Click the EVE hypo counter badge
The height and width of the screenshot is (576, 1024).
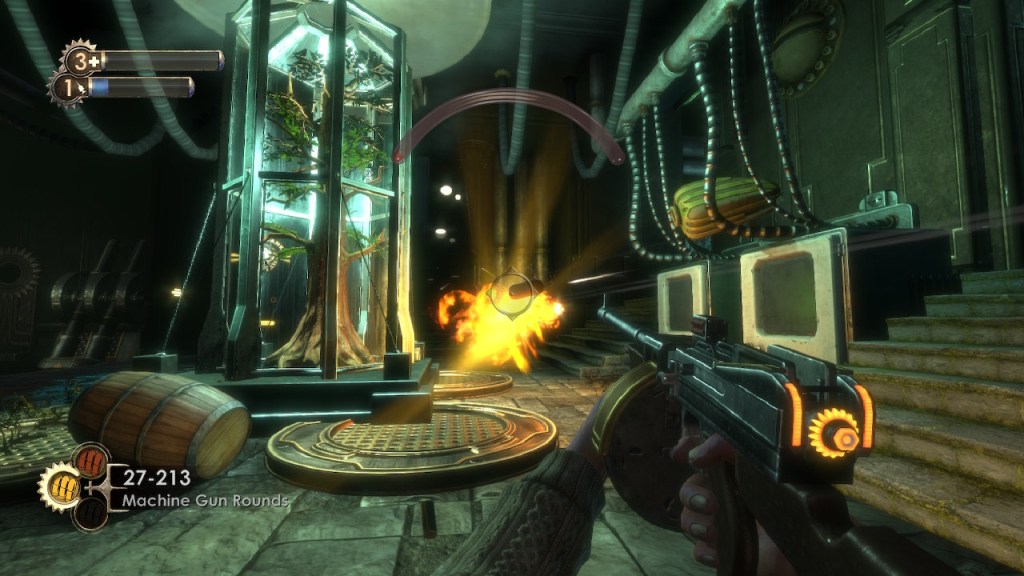pyautogui.click(x=69, y=87)
